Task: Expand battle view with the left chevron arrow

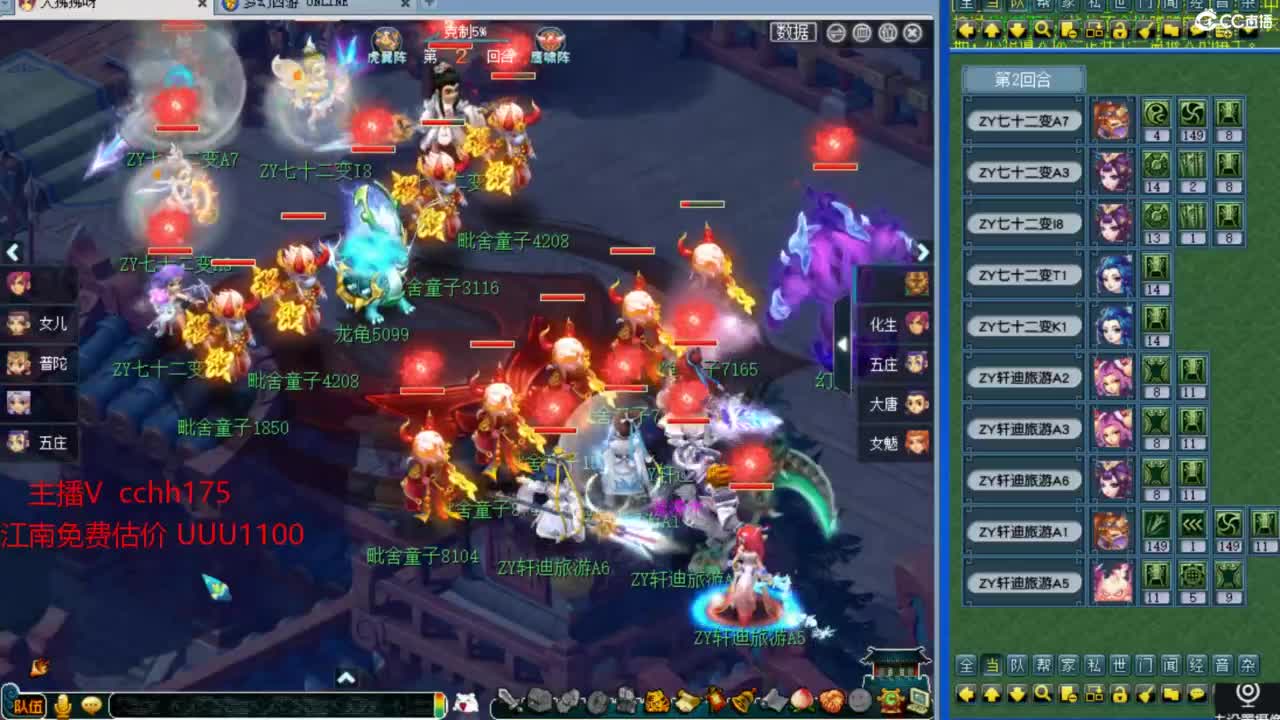Action: tap(12, 253)
